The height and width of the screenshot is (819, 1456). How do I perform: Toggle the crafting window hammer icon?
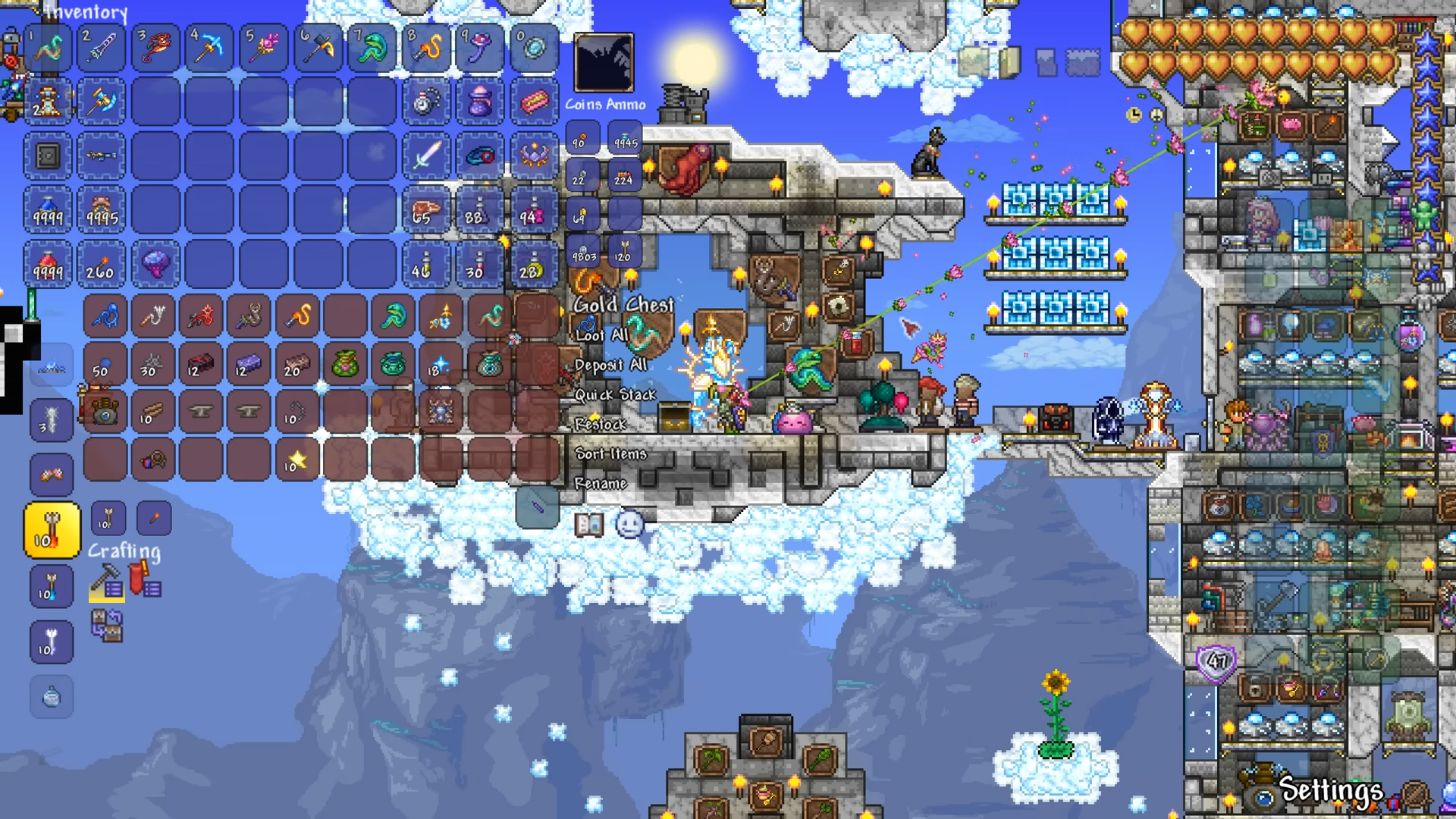point(106,583)
